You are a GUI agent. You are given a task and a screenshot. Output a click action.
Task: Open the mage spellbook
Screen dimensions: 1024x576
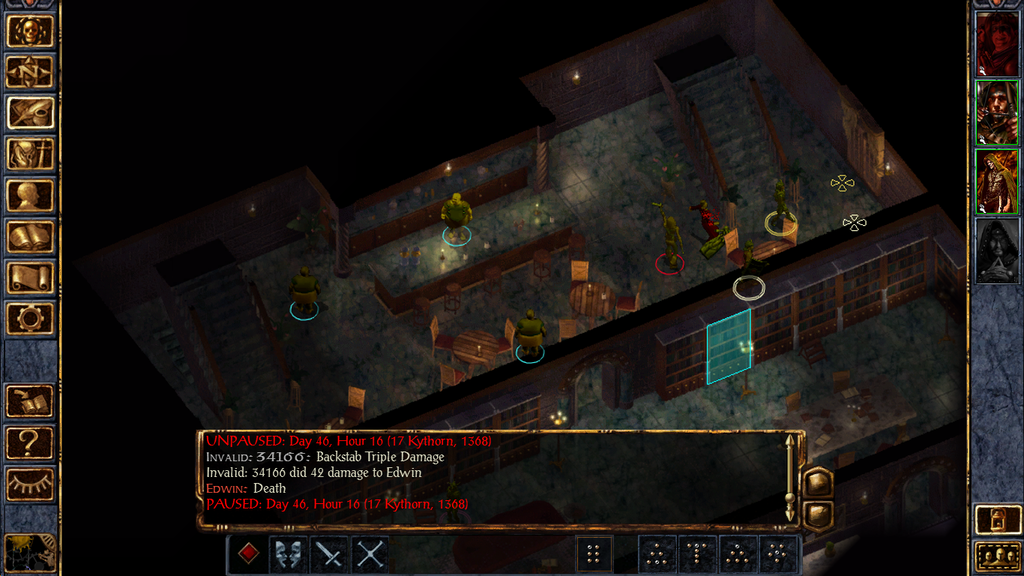click(30, 236)
